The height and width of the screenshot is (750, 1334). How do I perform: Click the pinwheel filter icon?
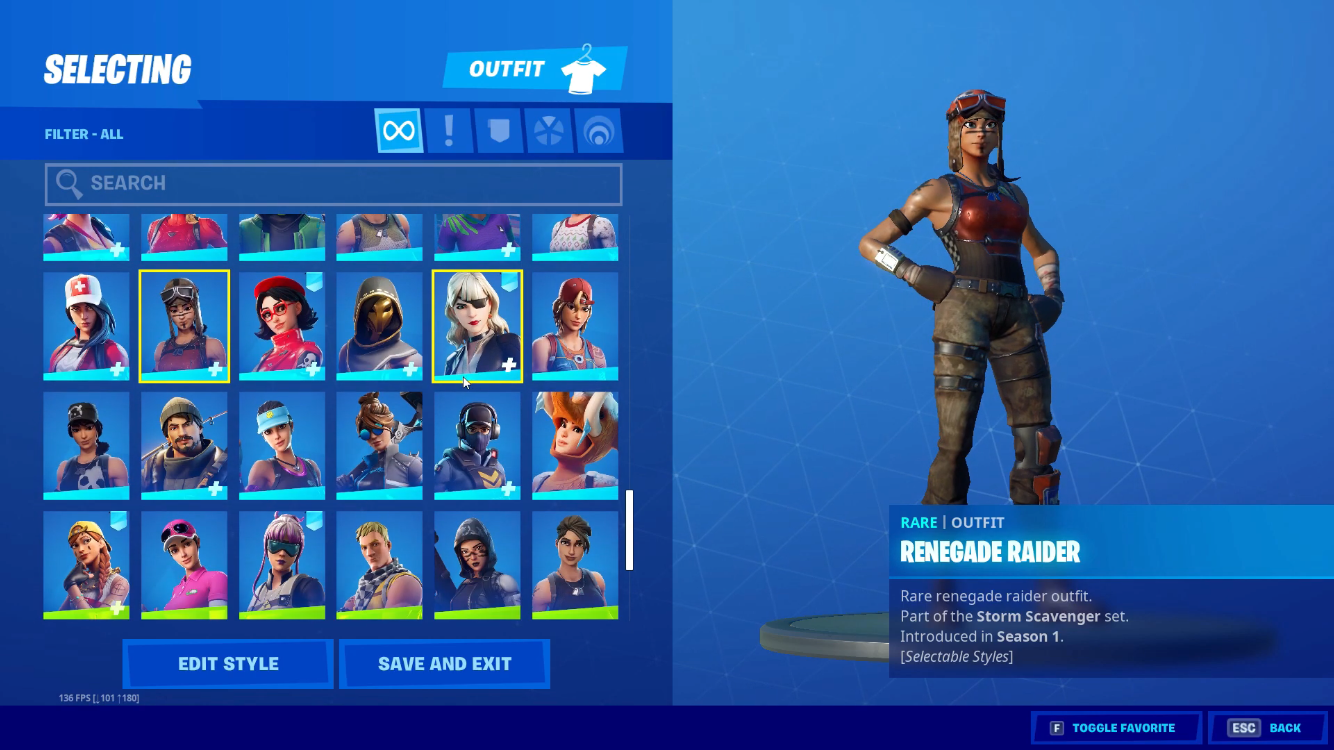pos(547,130)
